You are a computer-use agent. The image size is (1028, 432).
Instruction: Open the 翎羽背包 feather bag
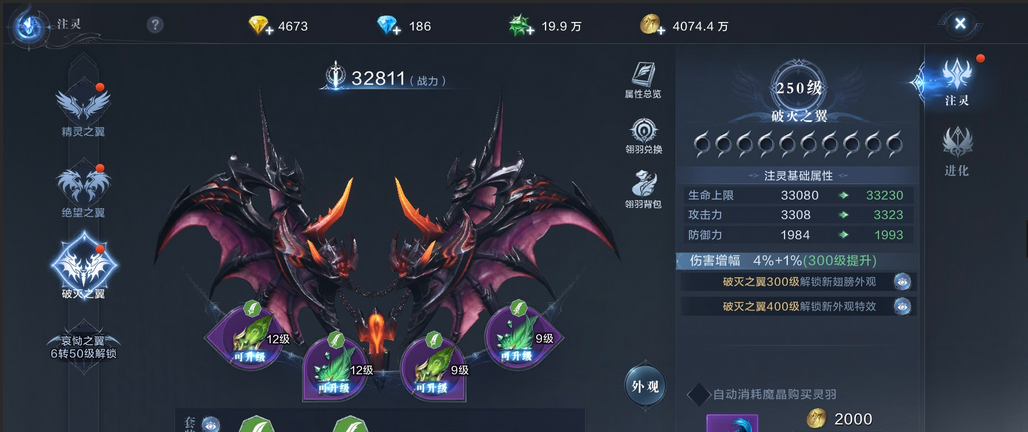point(643,190)
